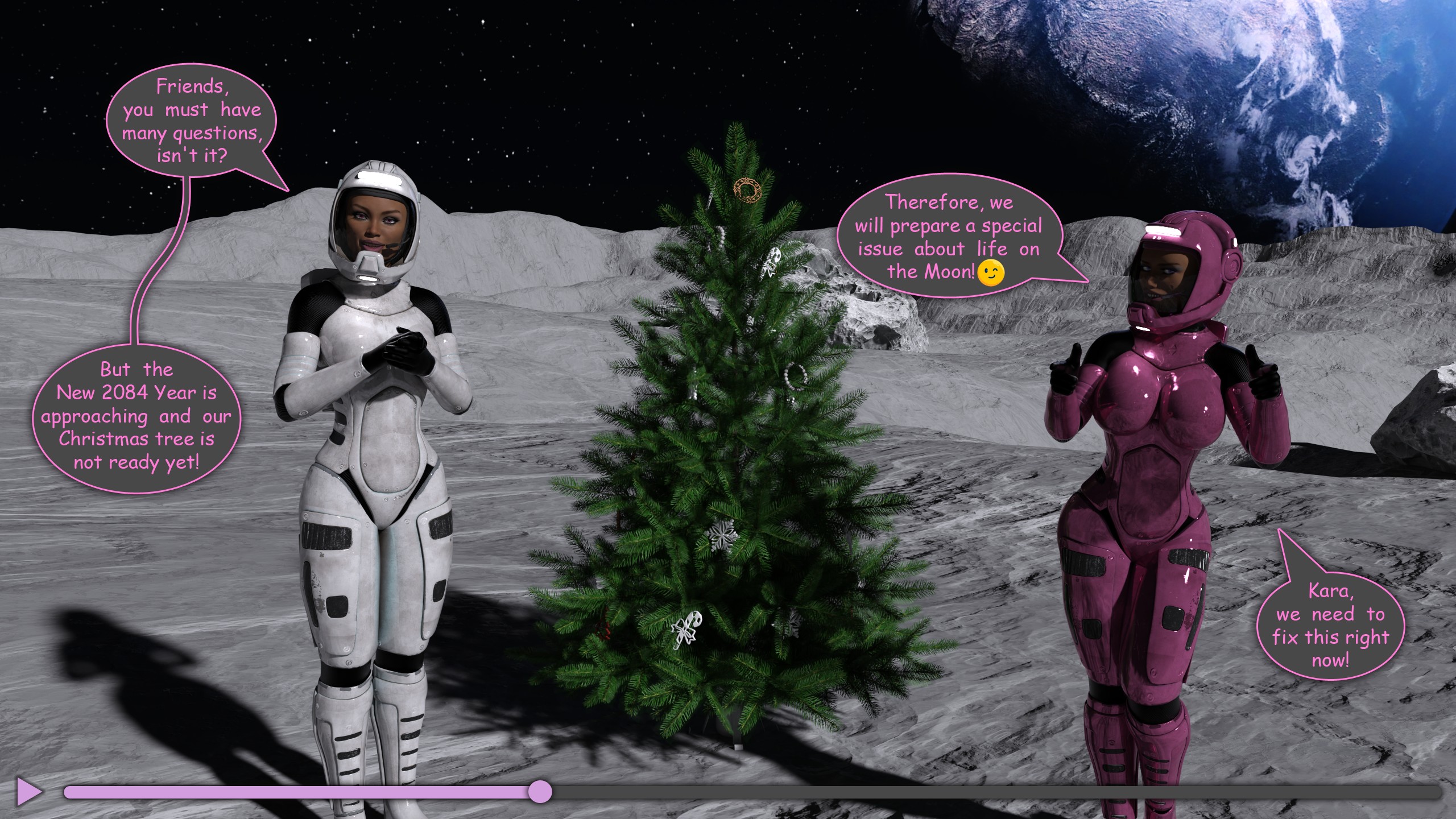
Task: Click the purple play triangle button
Action: (28, 792)
